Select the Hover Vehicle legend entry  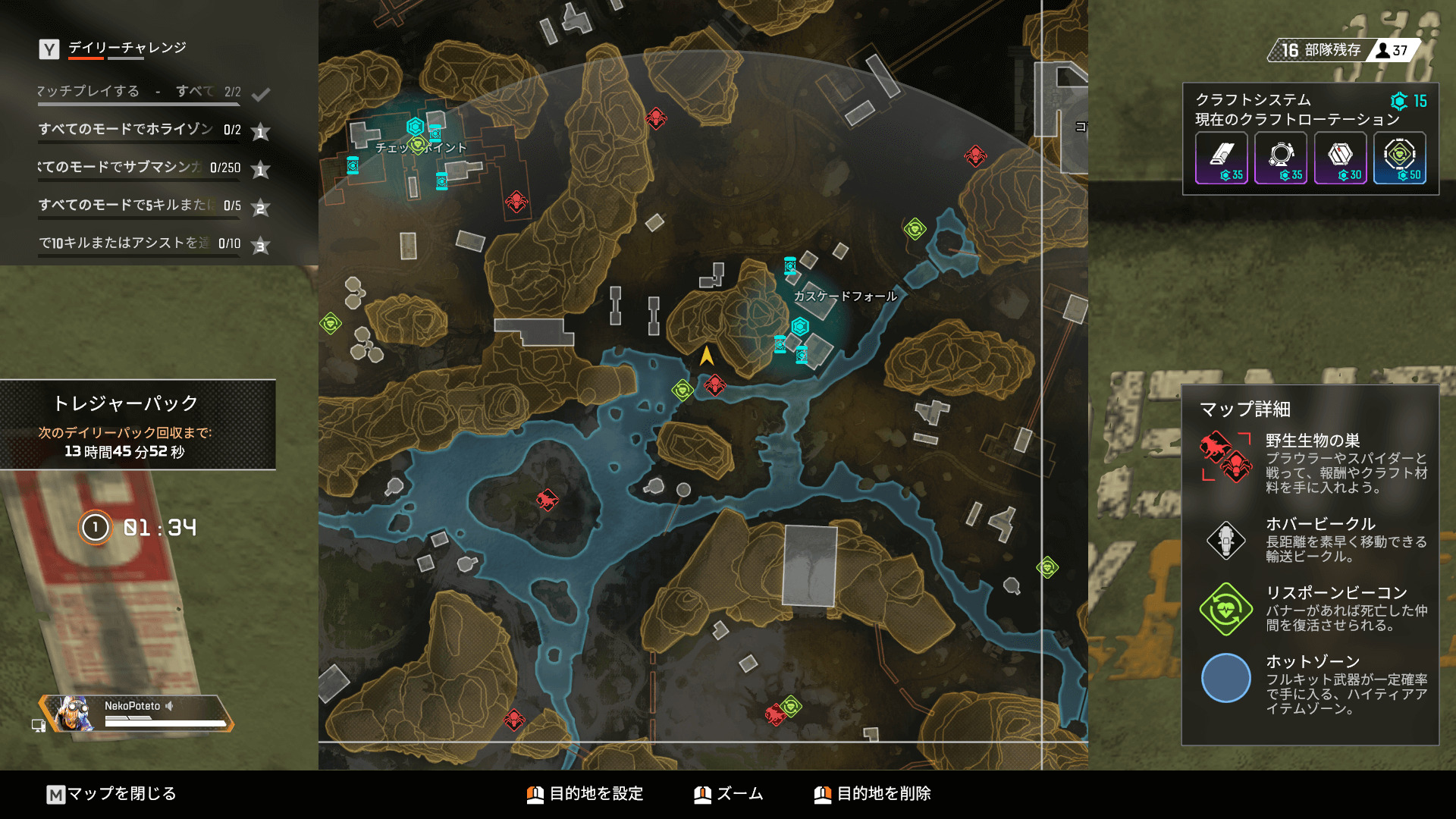click(1311, 539)
